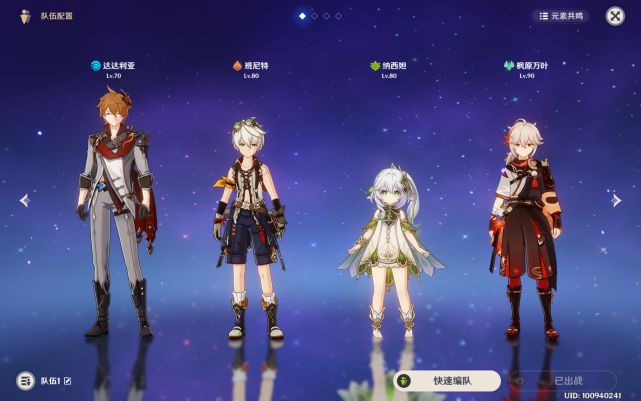The width and height of the screenshot is (641, 401).
Task: Select party member 纳西妲
Action: [390, 240]
